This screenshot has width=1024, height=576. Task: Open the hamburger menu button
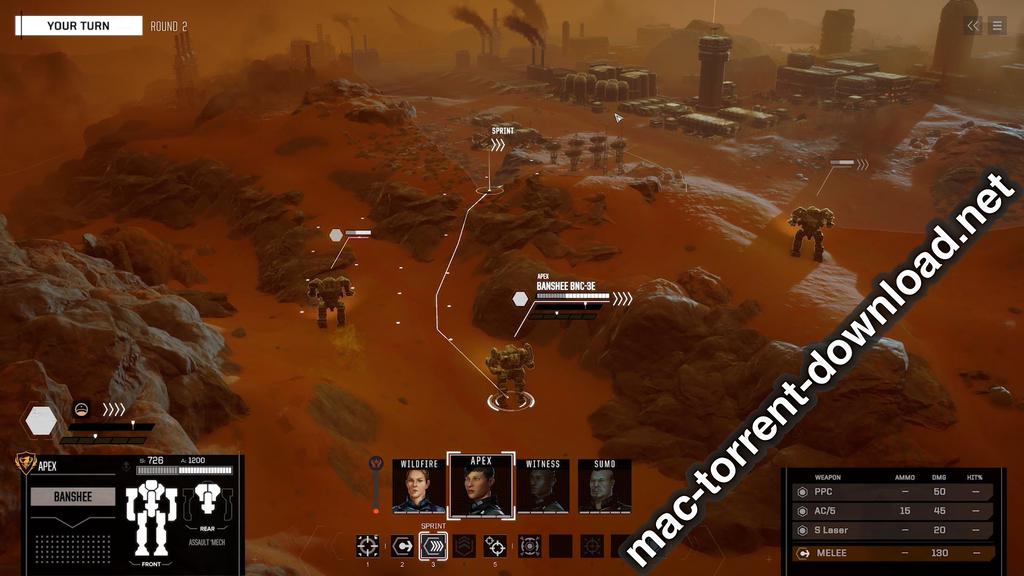tap(997, 26)
